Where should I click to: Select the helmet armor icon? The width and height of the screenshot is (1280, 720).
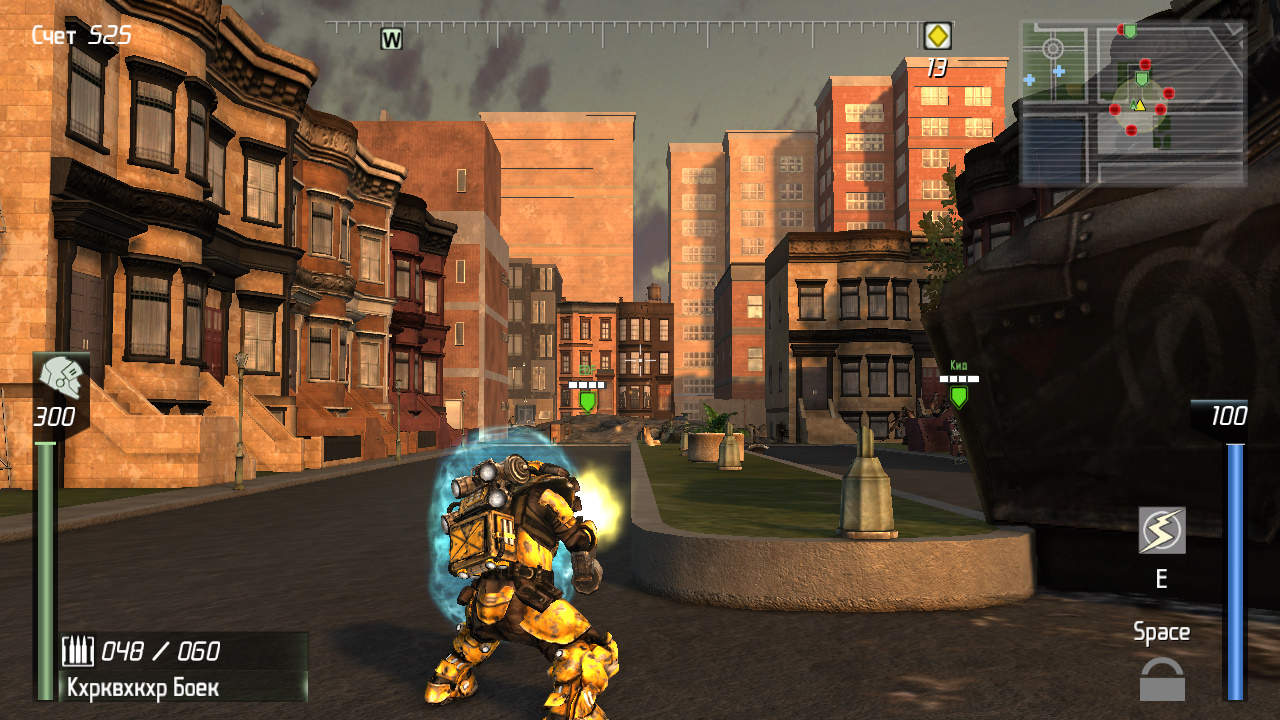[x=62, y=378]
